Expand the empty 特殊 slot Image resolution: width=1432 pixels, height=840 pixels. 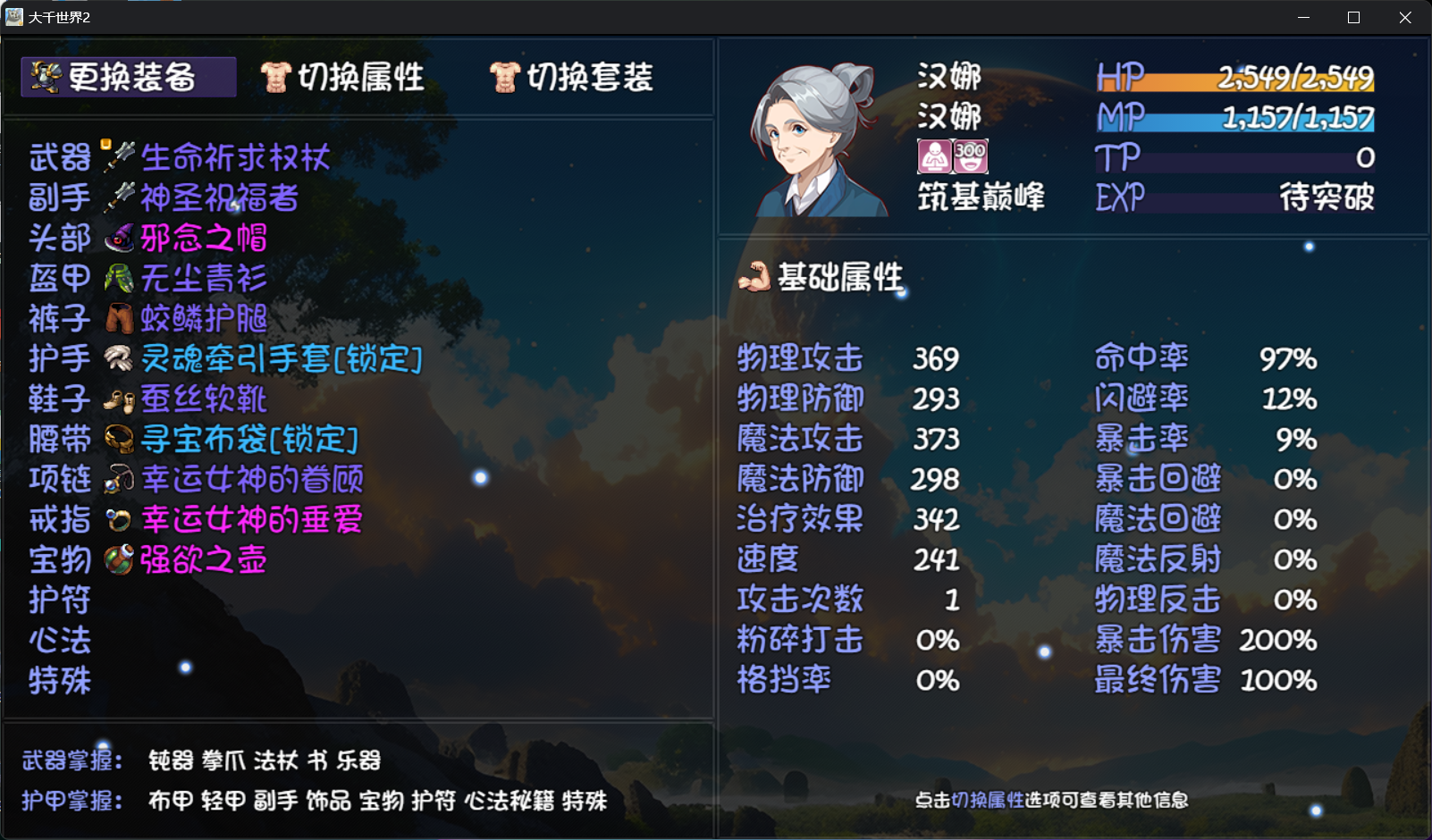(x=59, y=681)
